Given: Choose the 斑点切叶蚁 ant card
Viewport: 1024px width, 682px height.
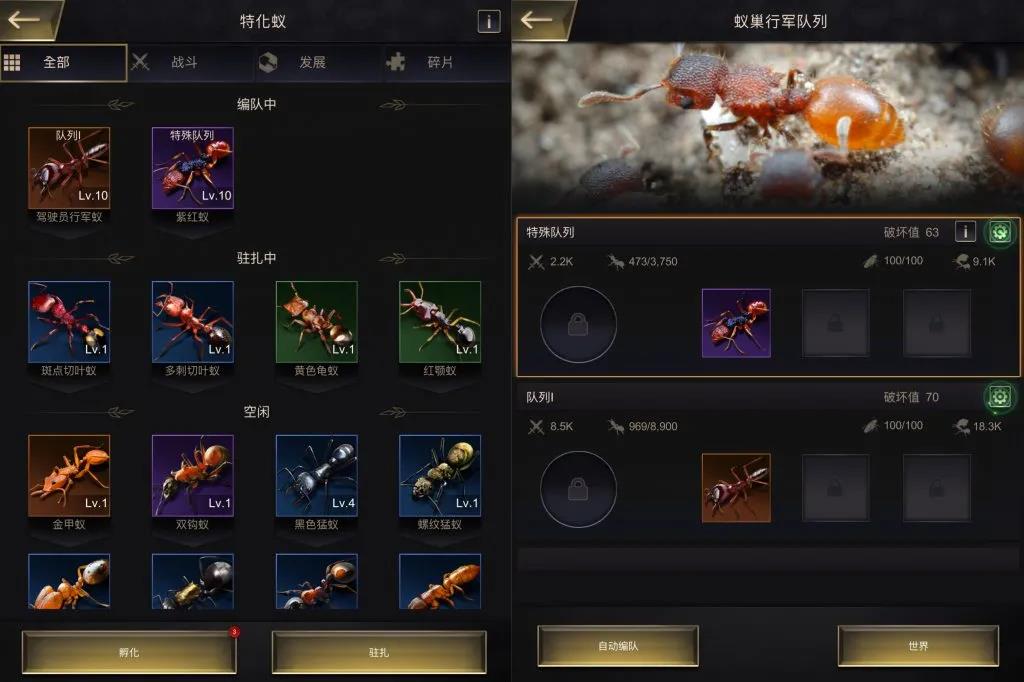Looking at the screenshot, I should [69, 321].
